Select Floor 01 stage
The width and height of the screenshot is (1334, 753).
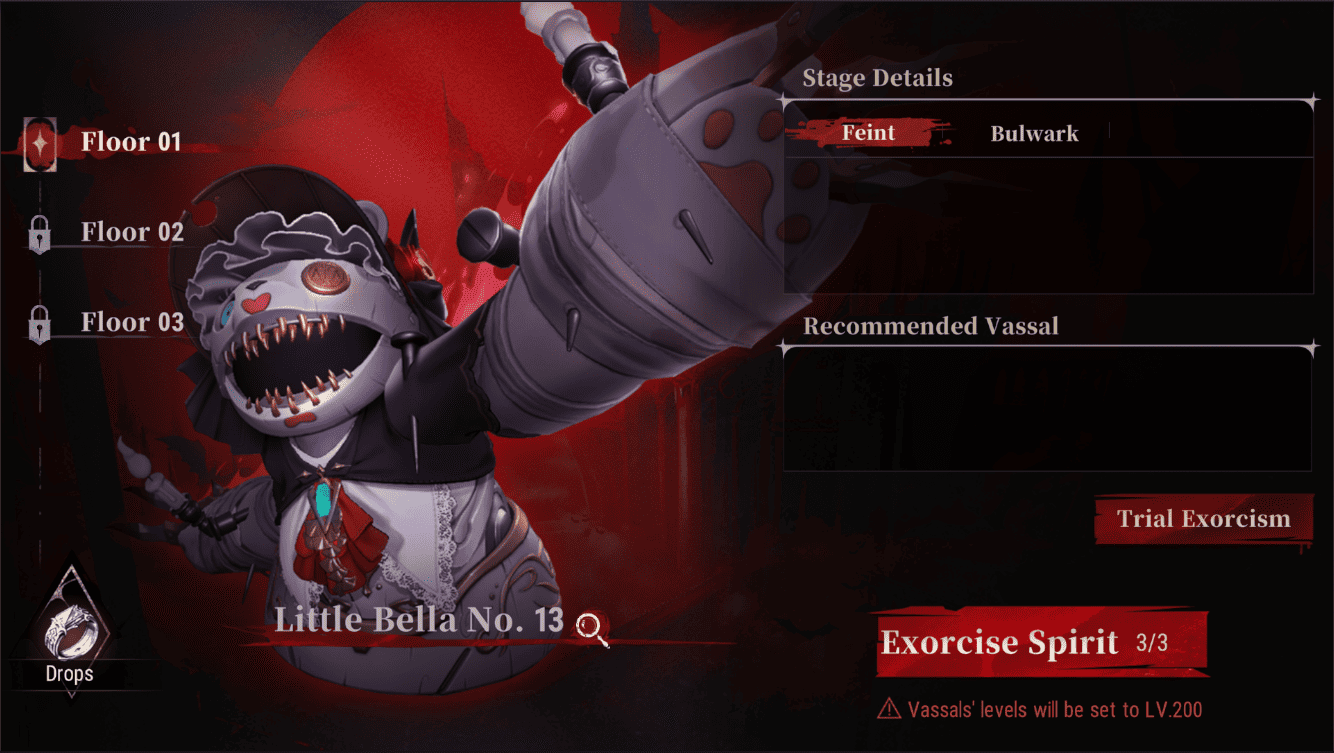click(130, 143)
